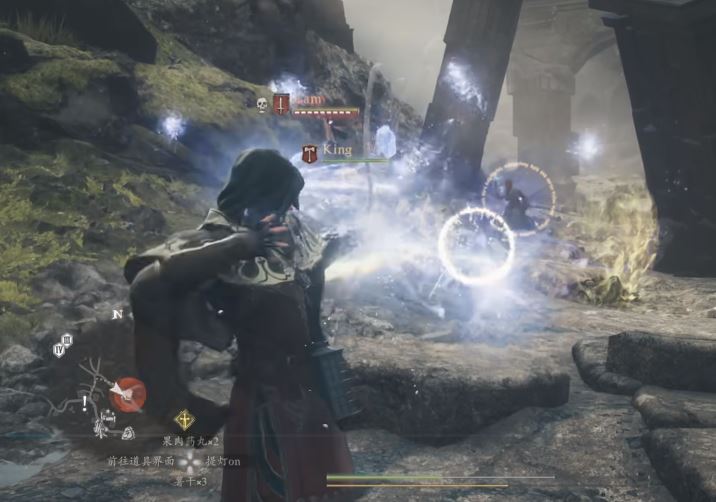The width and height of the screenshot is (716, 502).
Task: Open the item screen via 前往道具界面
Action: click(141, 462)
